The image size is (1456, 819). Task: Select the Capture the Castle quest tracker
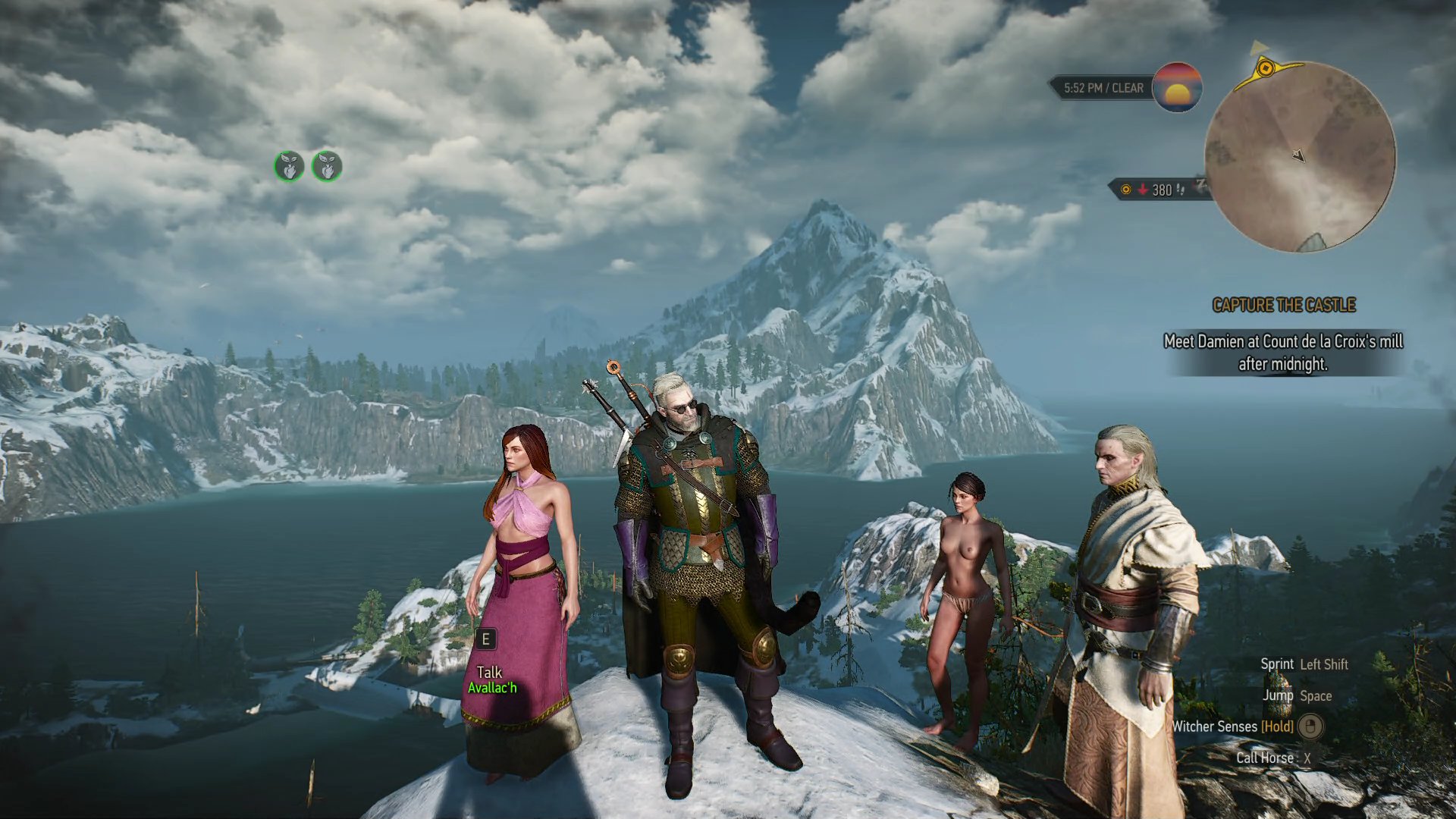point(1283,305)
